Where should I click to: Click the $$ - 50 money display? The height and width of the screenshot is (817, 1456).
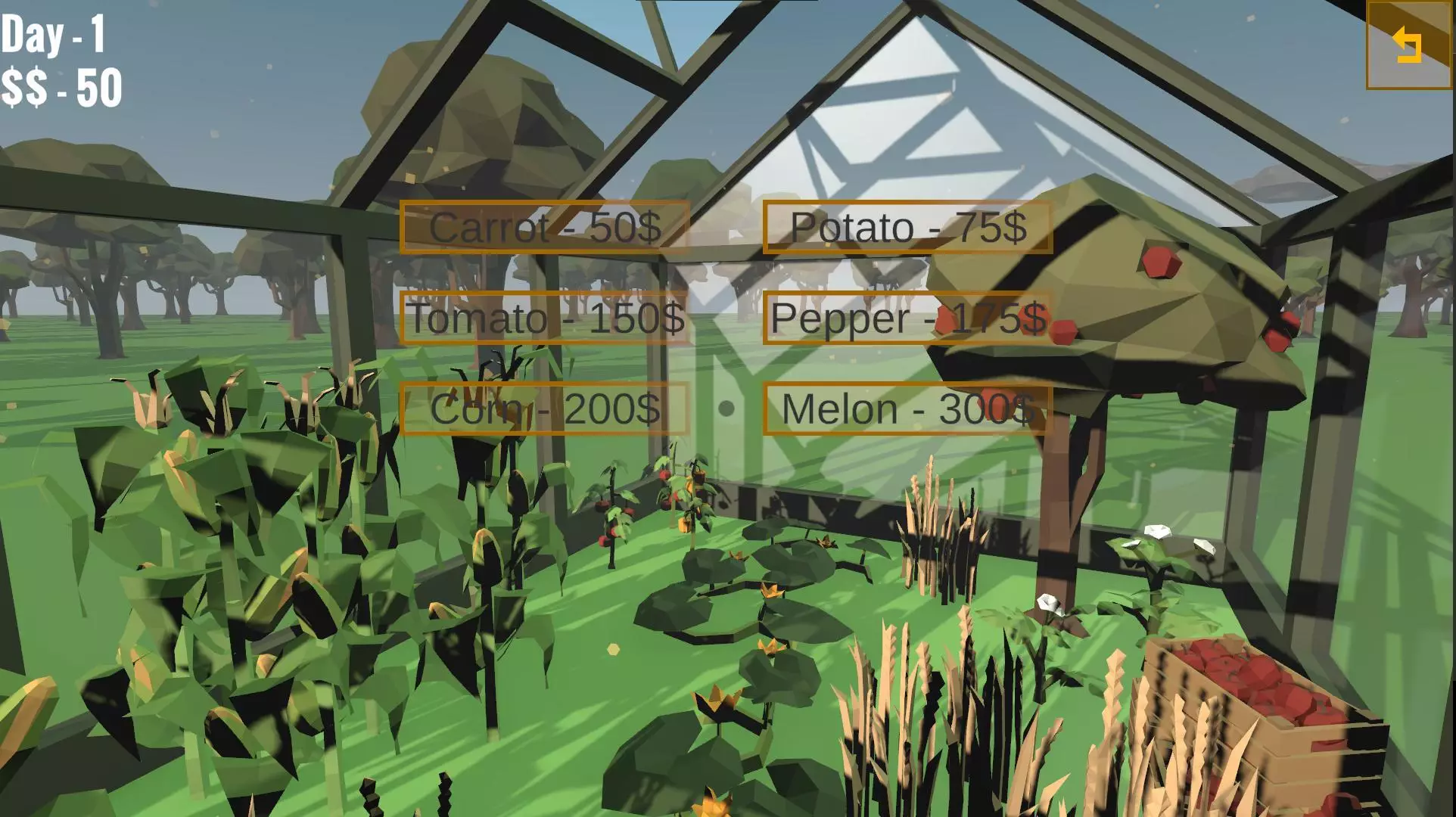(61, 87)
